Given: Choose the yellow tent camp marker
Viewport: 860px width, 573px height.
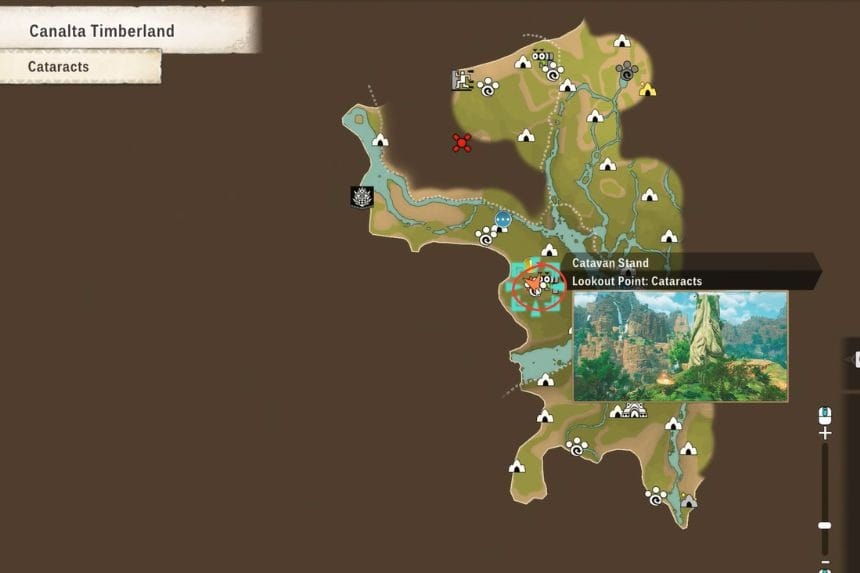Looking at the screenshot, I should [647, 89].
